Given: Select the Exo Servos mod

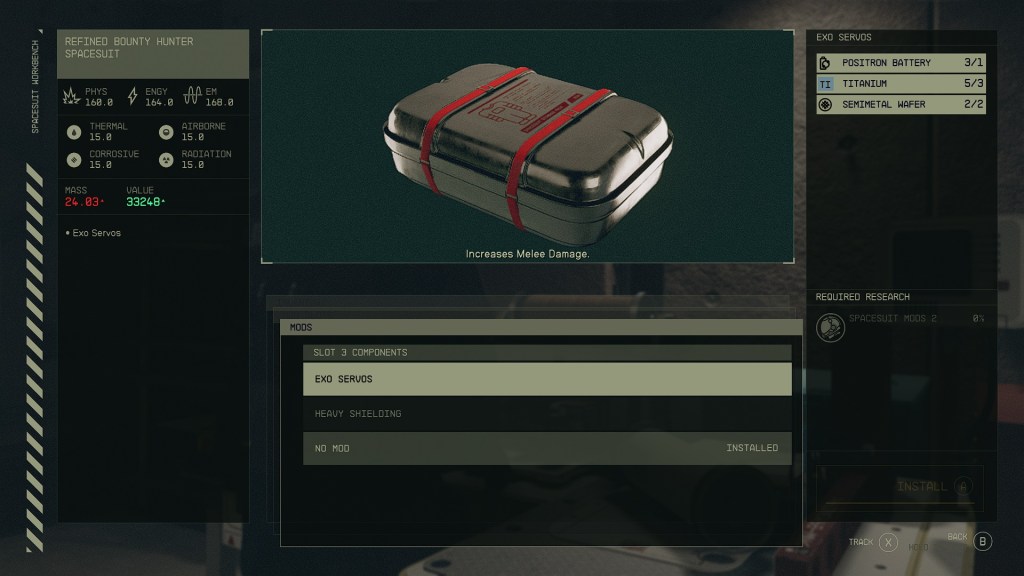Looking at the screenshot, I should pos(547,379).
